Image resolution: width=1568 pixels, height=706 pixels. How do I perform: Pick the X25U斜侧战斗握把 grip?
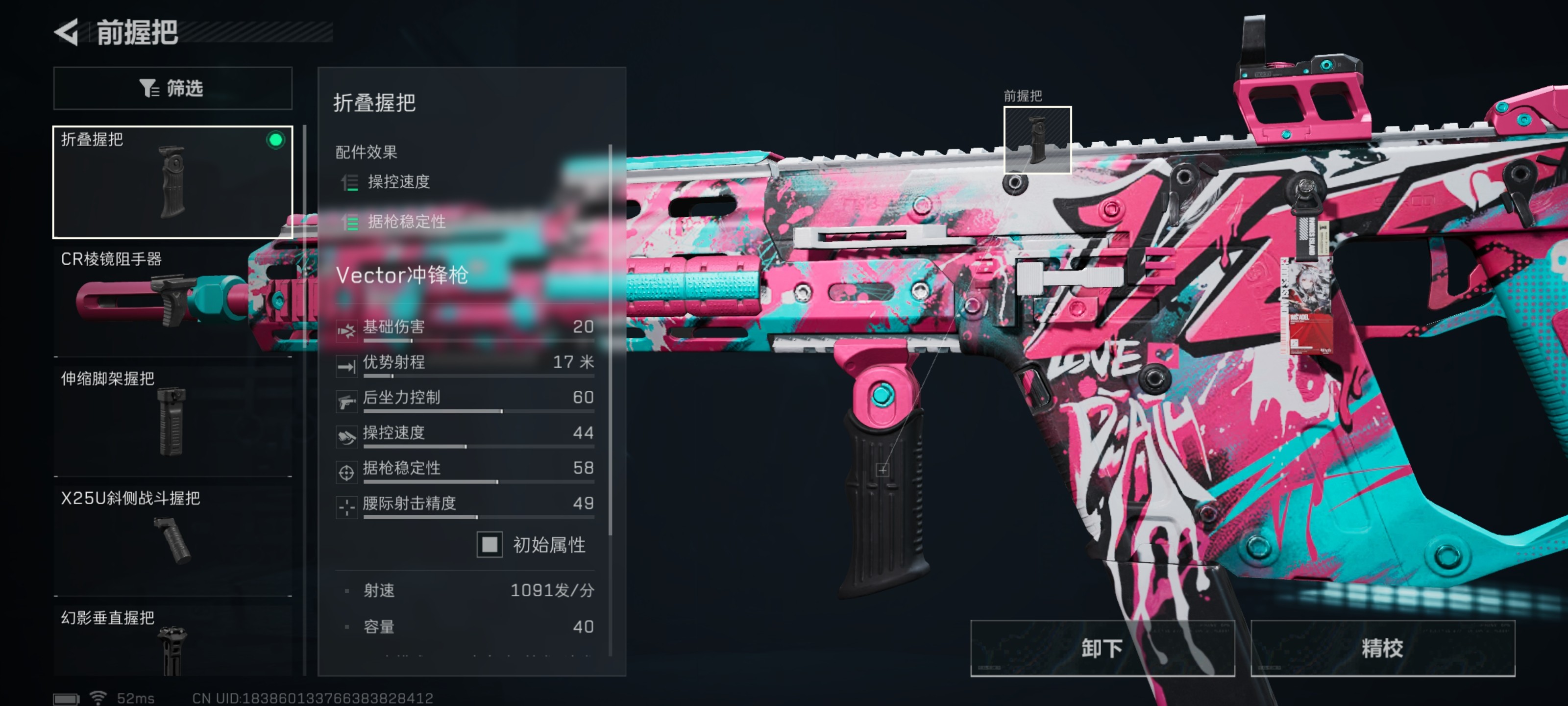tap(172, 538)
